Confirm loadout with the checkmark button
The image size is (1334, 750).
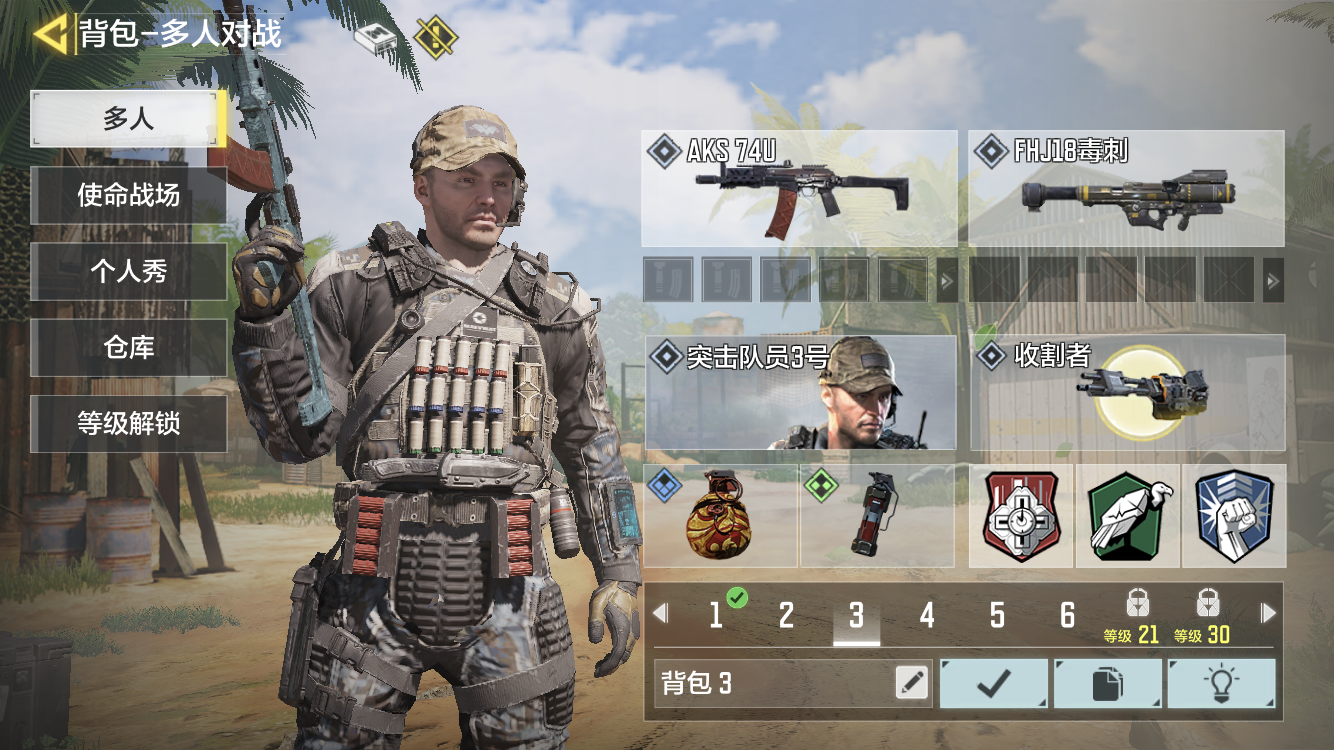coord(994,684)
